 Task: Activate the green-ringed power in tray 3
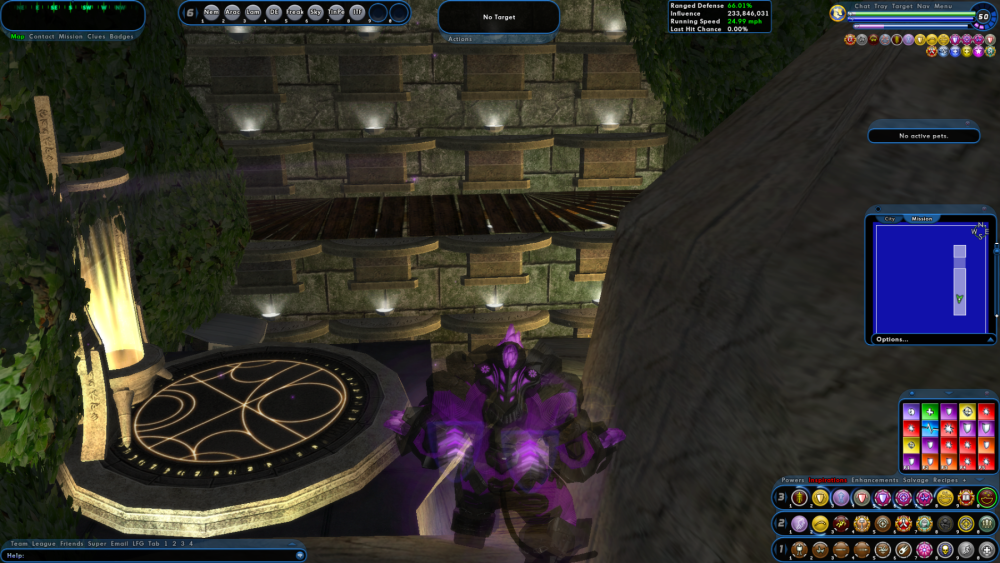click(x=987, y=497)
